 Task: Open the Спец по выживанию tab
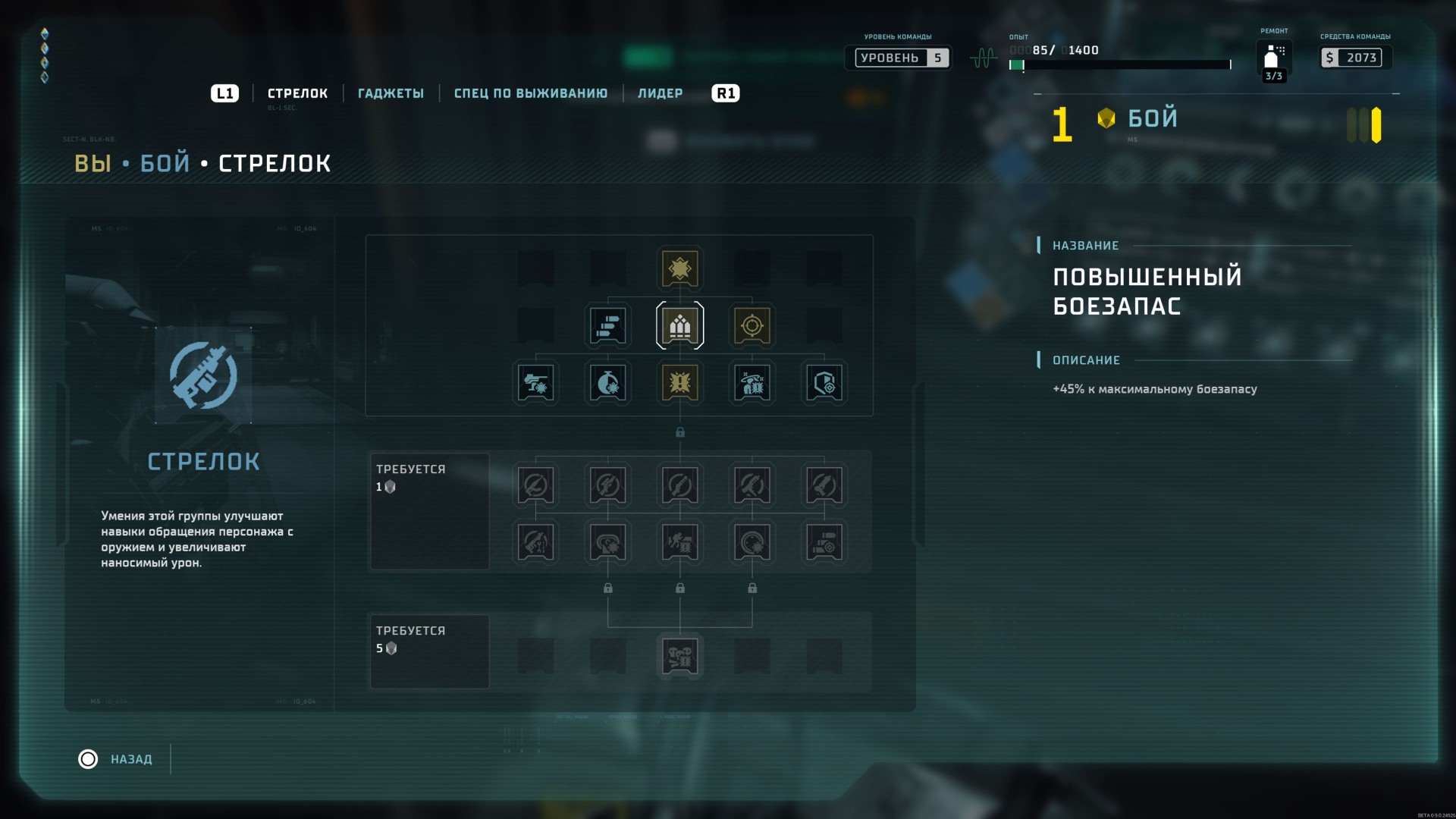(x=531, y=93)
